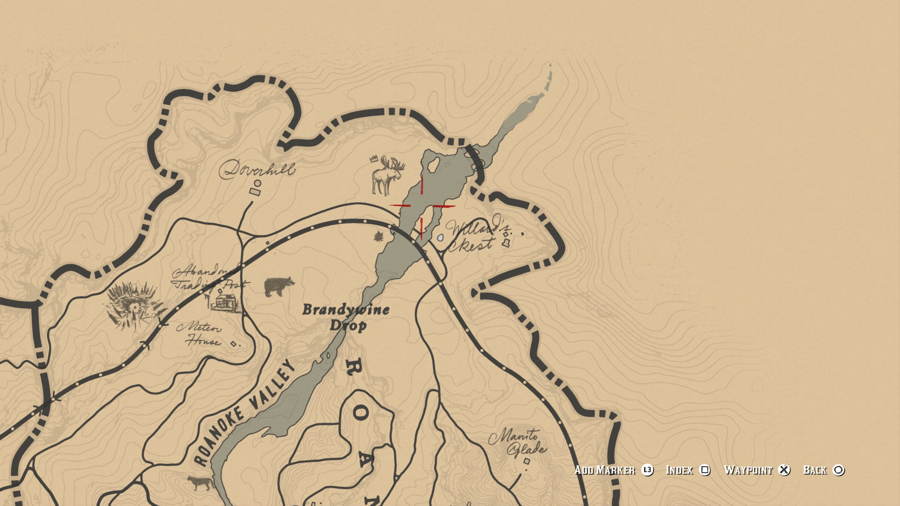Click the bear animal marker
This screenshot has height=506, width=900.
(x=278, y=287)
